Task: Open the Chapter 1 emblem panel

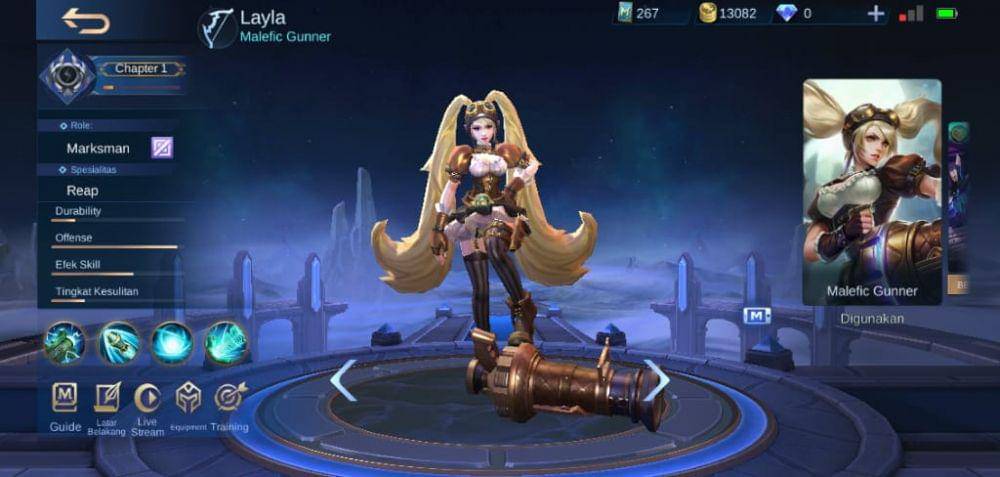Action: tap(68, 77)
